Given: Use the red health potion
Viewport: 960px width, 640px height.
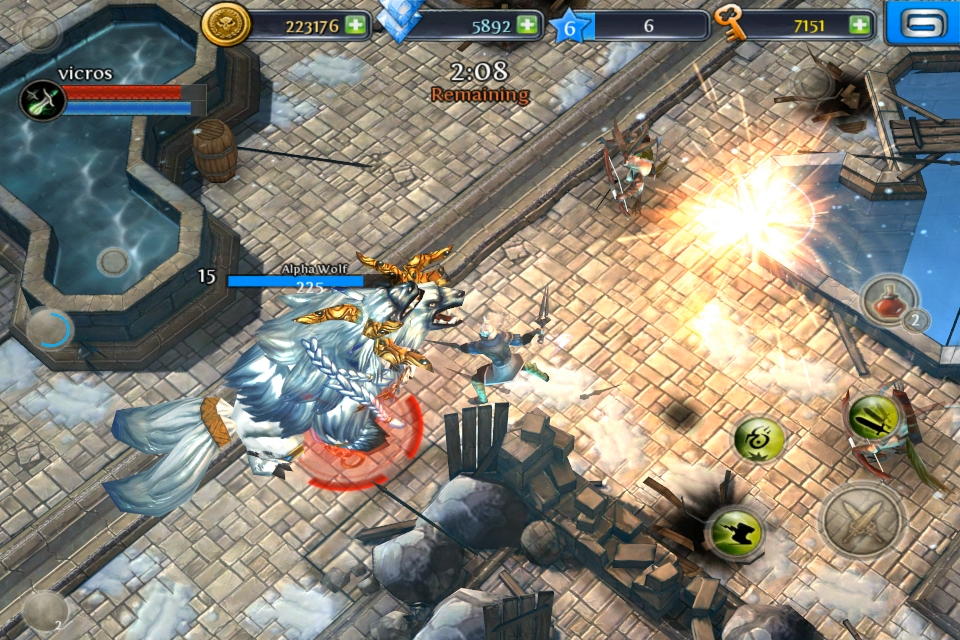Looking at the screenshot, I should [887, 300].
